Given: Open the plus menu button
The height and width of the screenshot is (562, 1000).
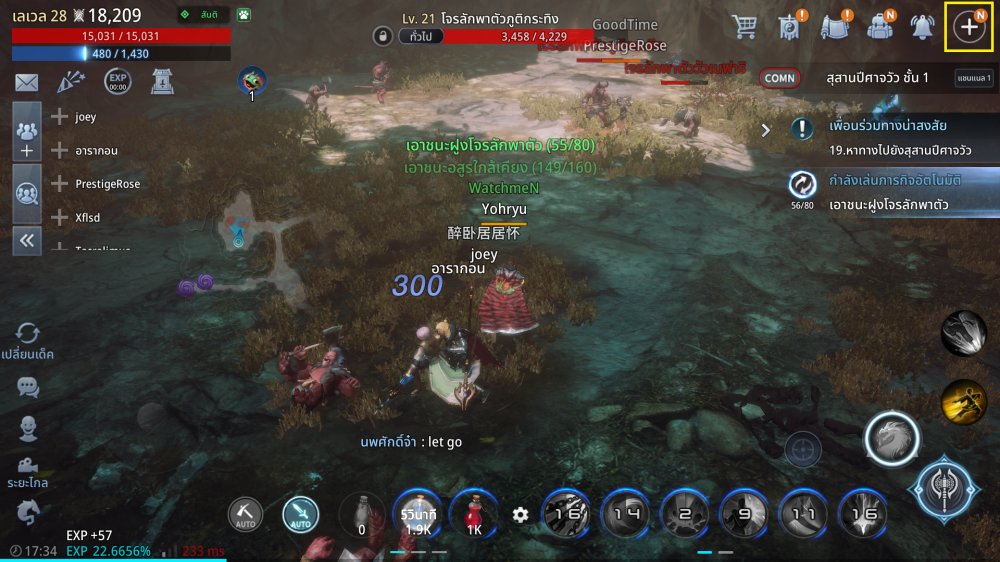Looking at the screenshot, I should (968, 27).
